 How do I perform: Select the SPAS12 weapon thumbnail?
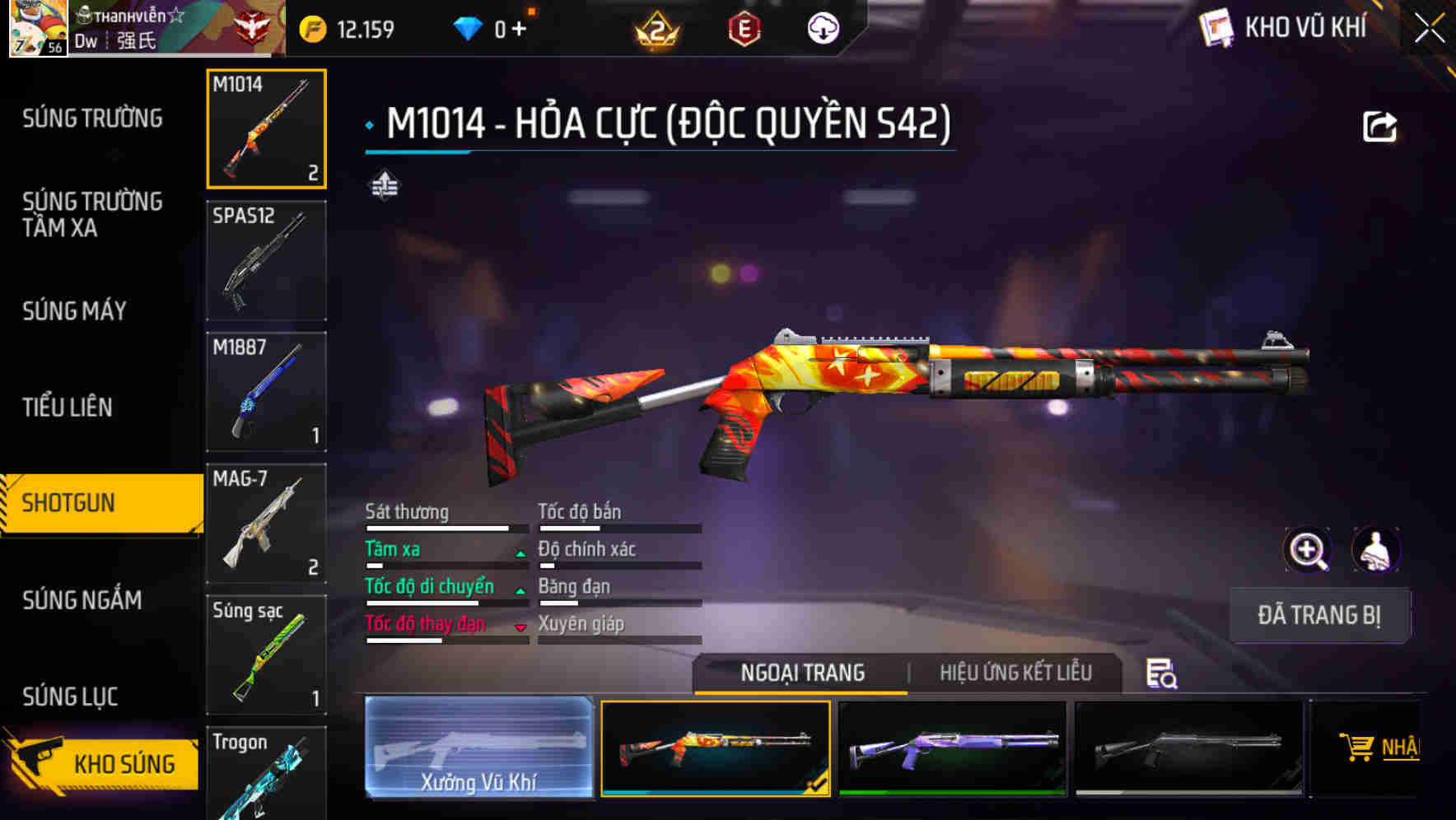266,261
